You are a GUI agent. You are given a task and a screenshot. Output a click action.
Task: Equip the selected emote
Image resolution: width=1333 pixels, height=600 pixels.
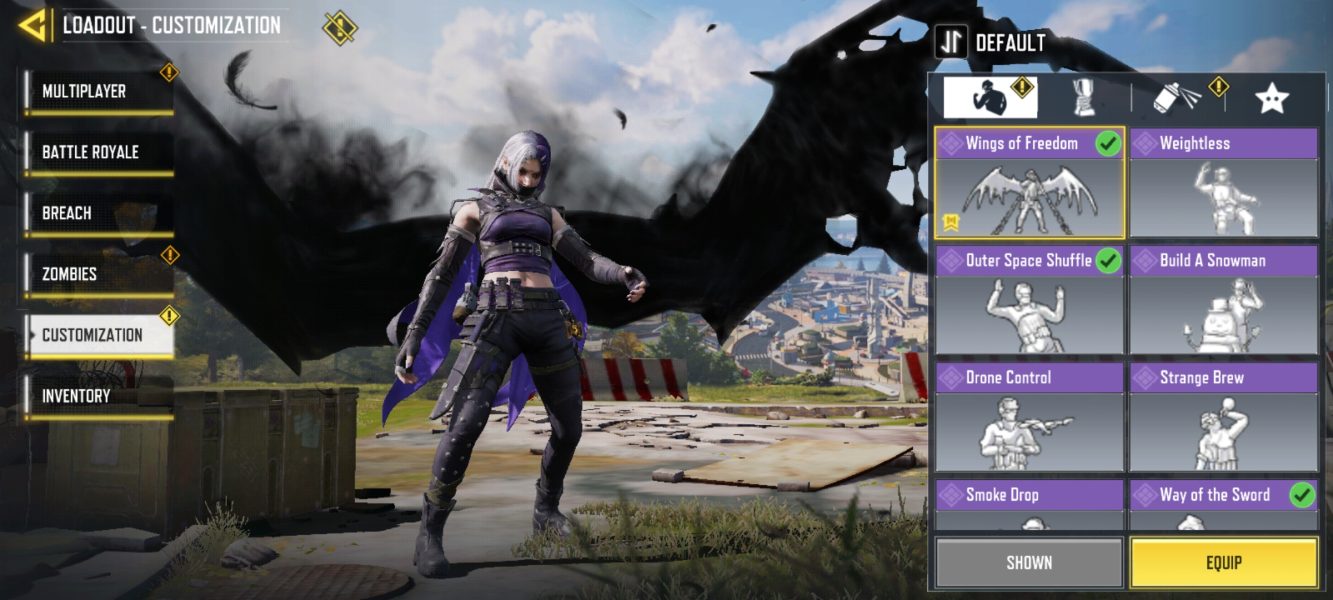click(1223, 562)
